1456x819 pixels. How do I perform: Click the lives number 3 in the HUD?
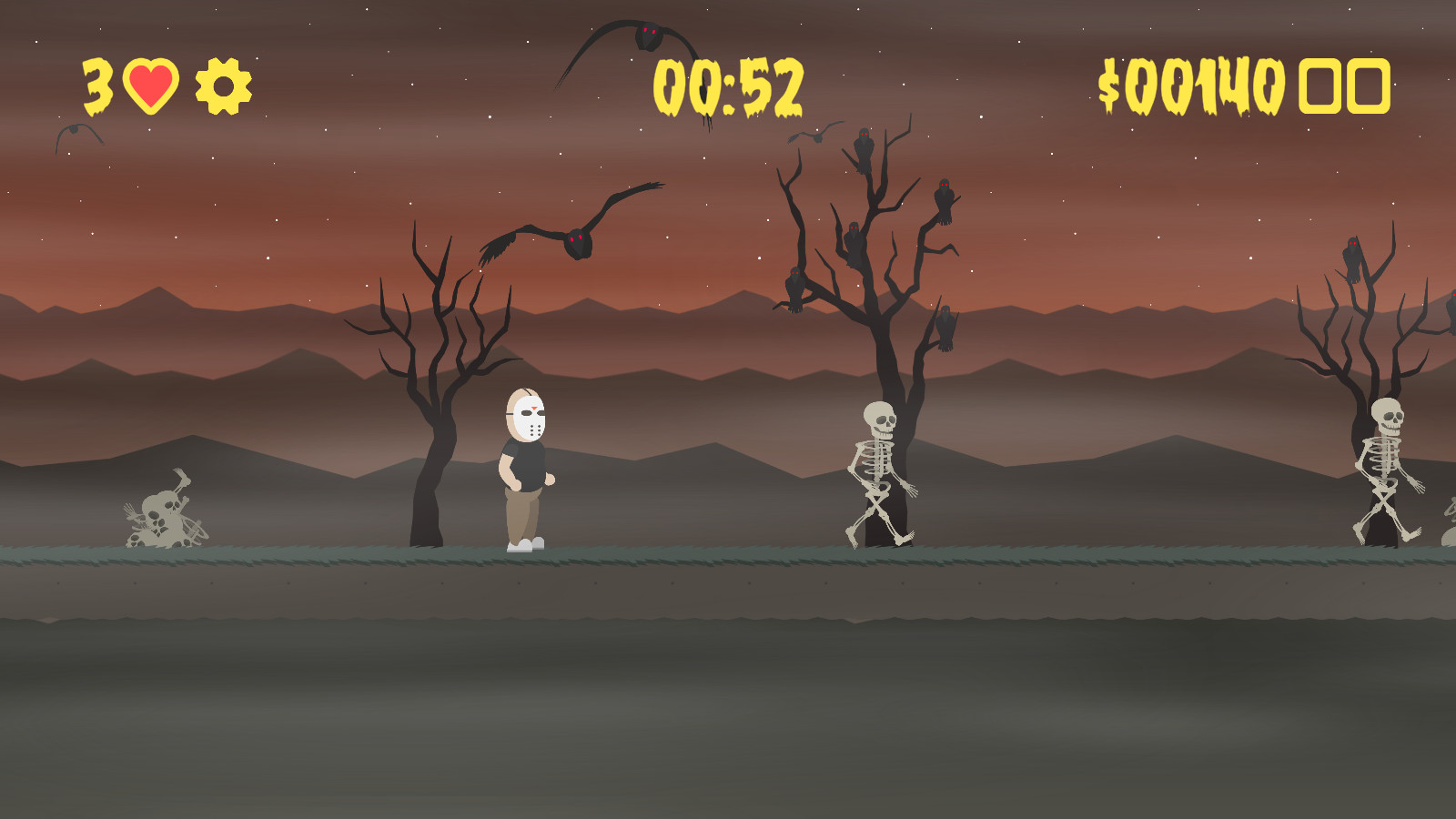click(x=96, y=85)
